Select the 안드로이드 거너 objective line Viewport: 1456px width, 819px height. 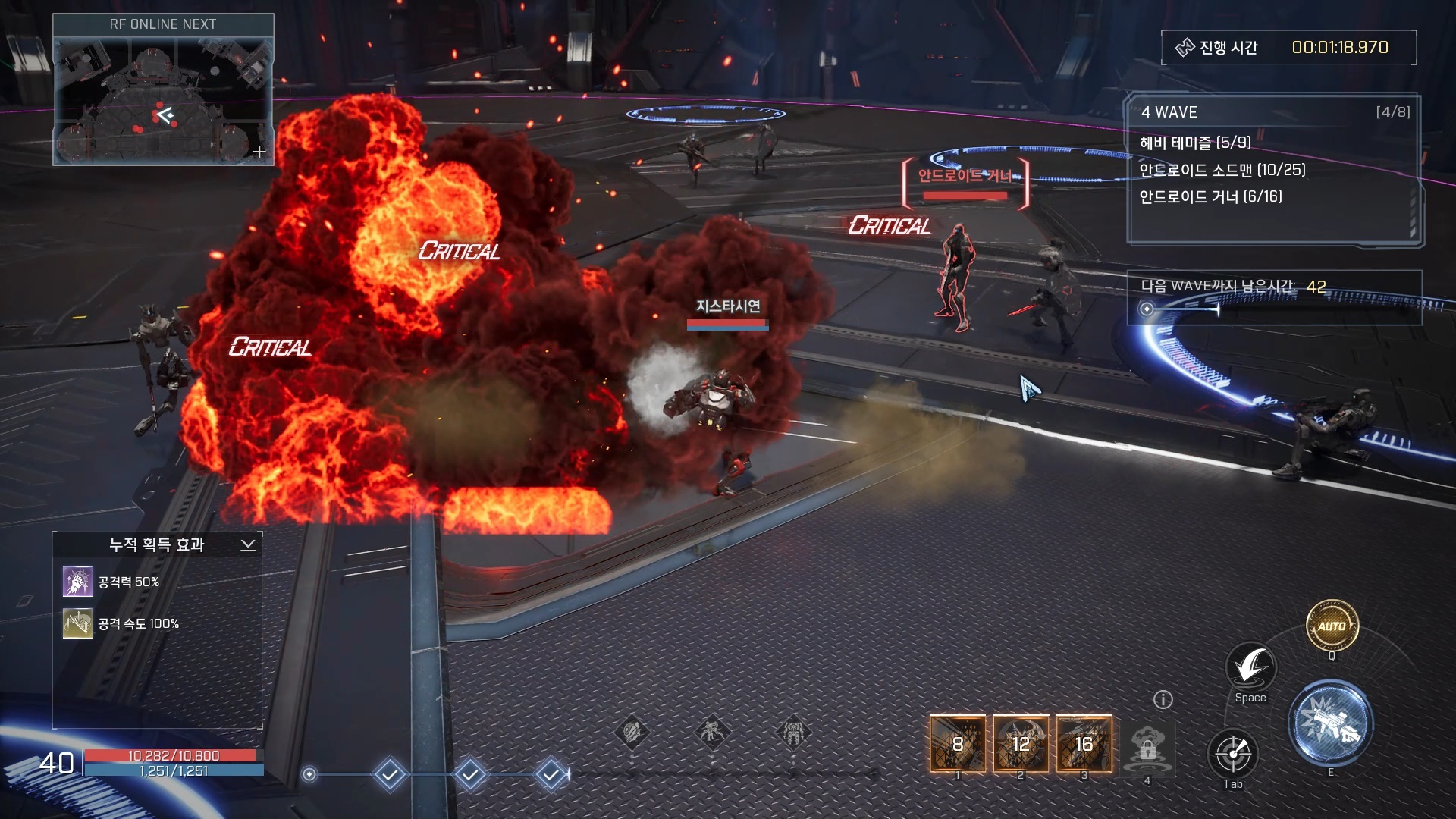(1210, 196)
